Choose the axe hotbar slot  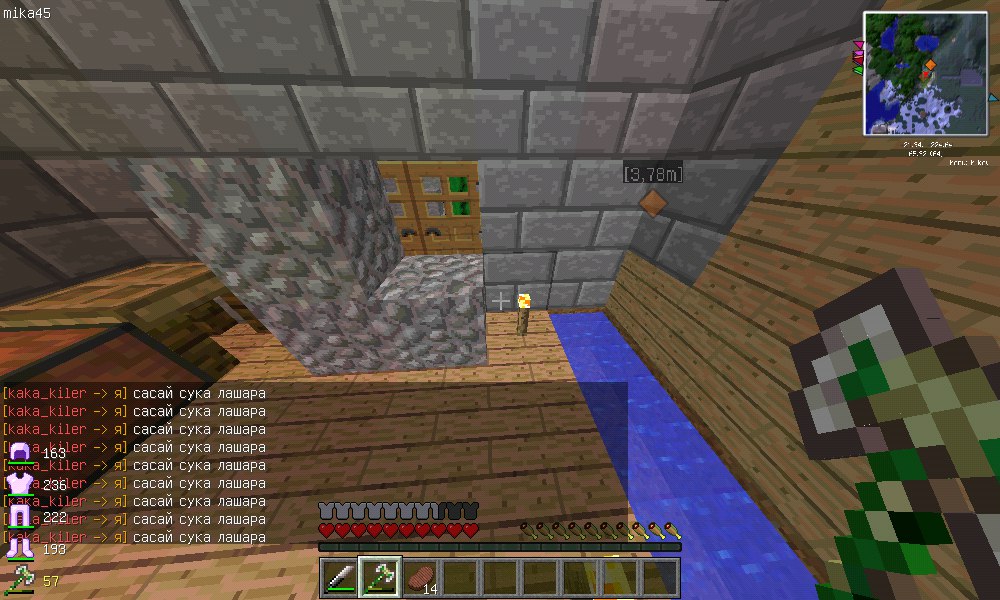380,577
